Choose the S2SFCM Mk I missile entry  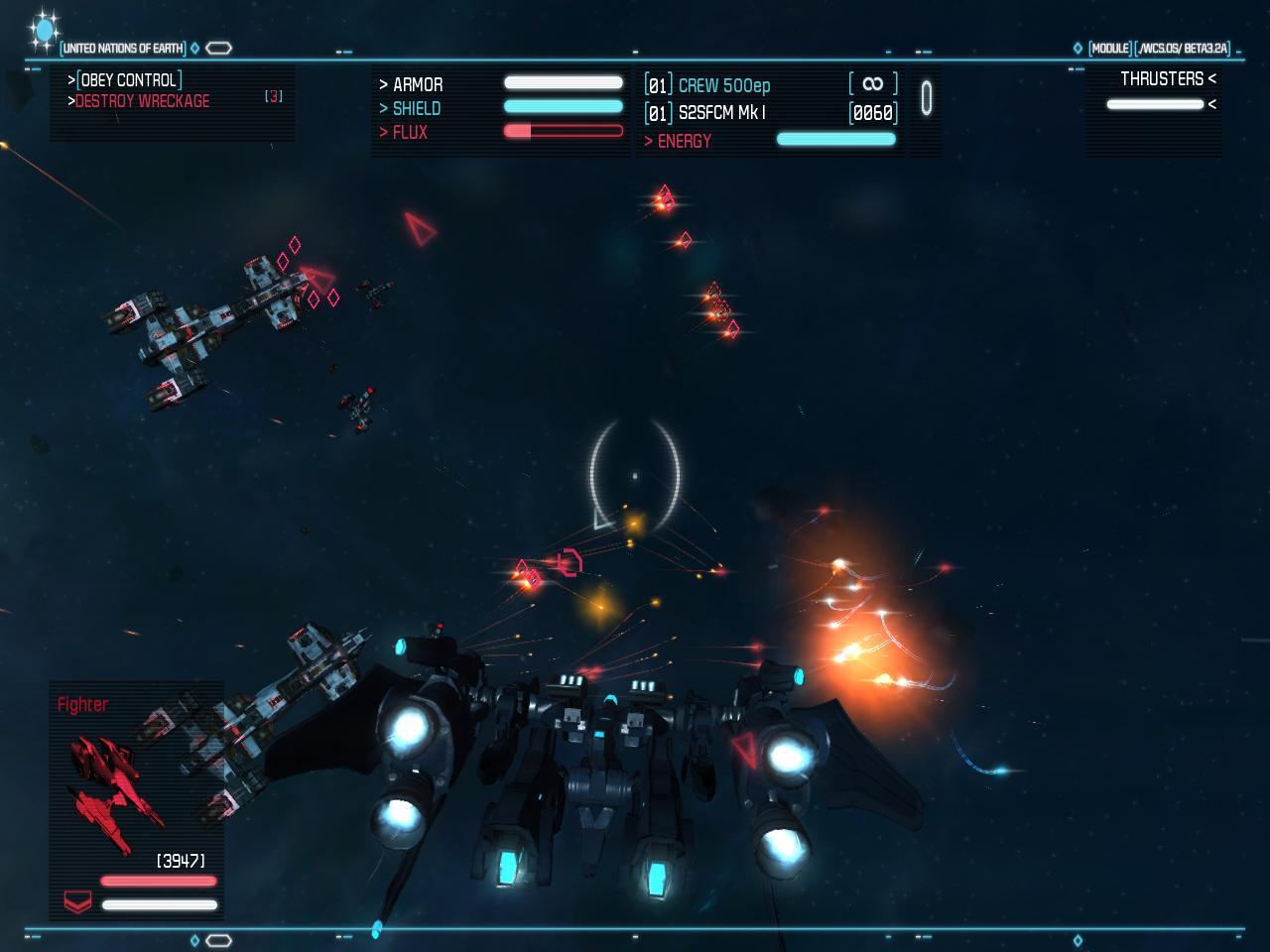click(x=721, y=113)
